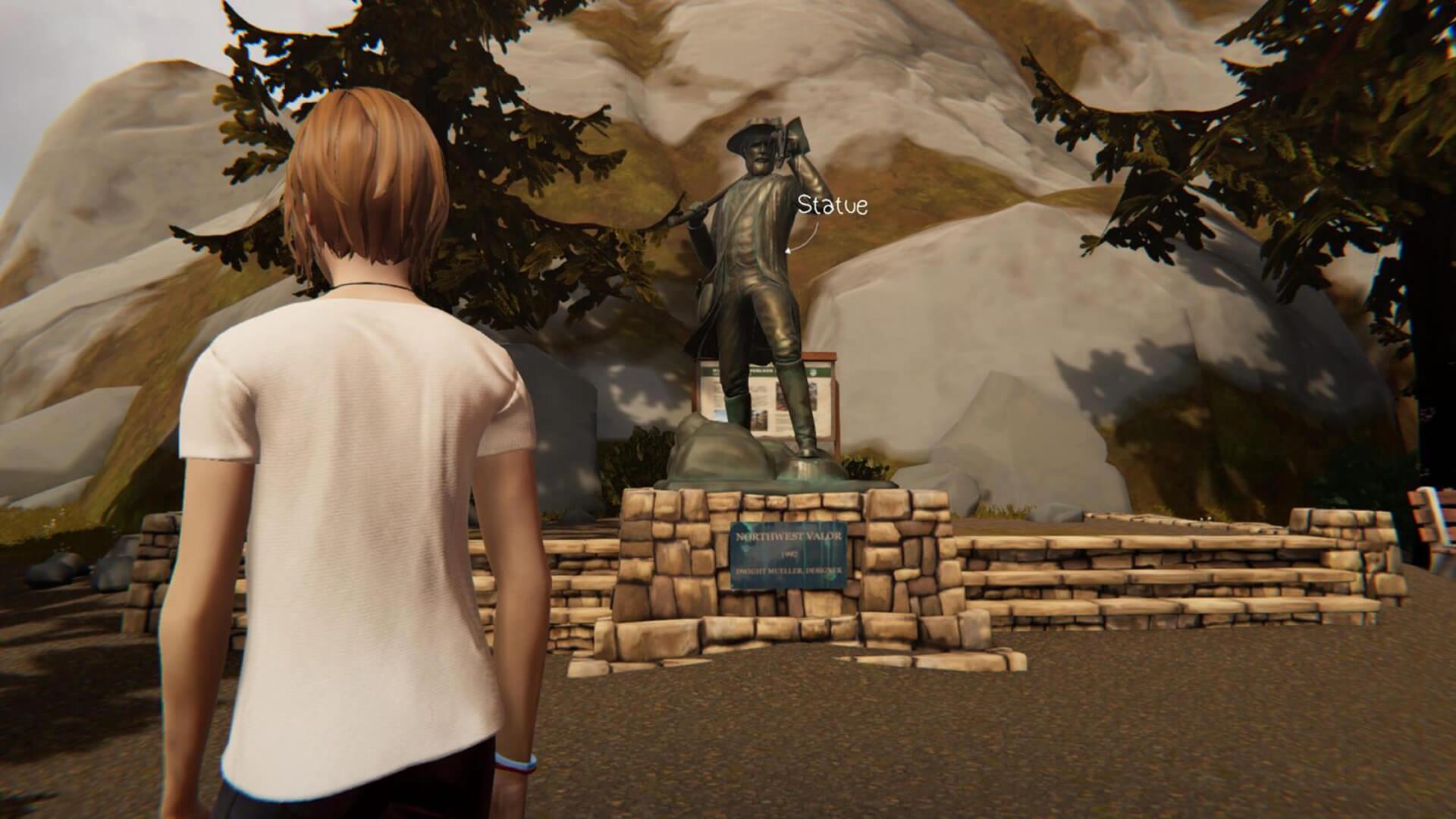The image size is (1456, 819).
Task: Click the Statue interaction label
Action: point(834,203)
